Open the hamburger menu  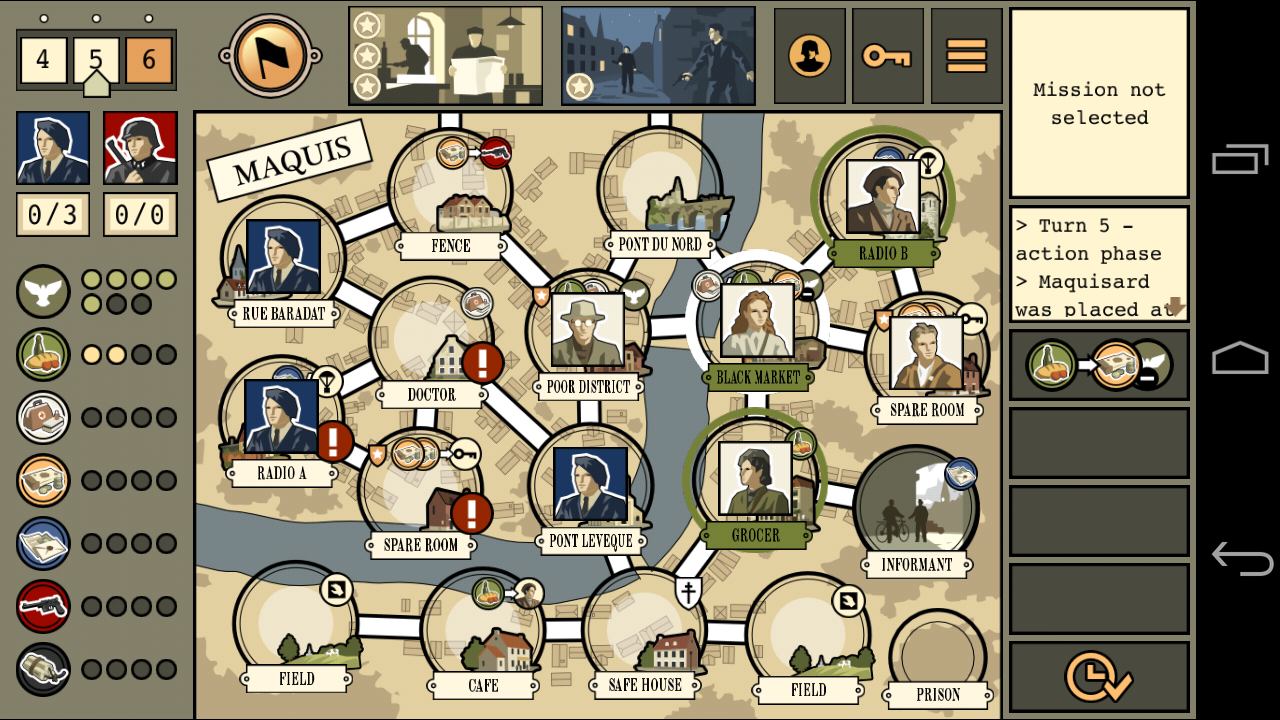[966, 56]
